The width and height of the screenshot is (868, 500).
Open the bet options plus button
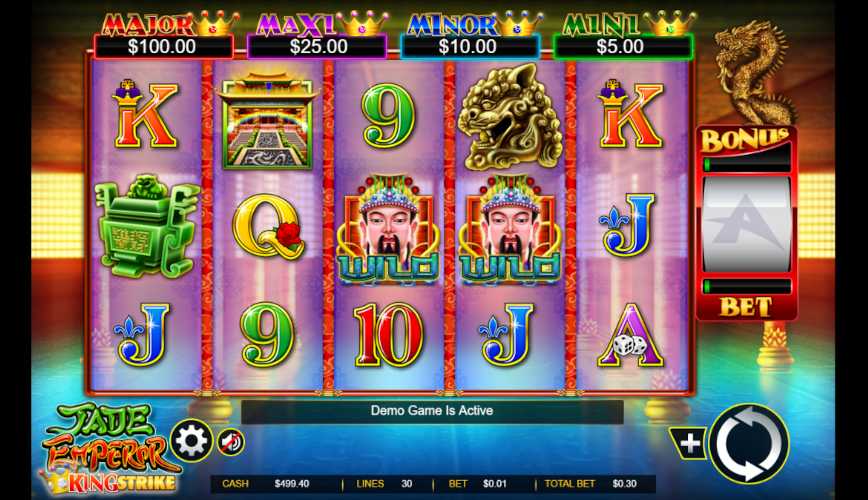click(689, 442)
